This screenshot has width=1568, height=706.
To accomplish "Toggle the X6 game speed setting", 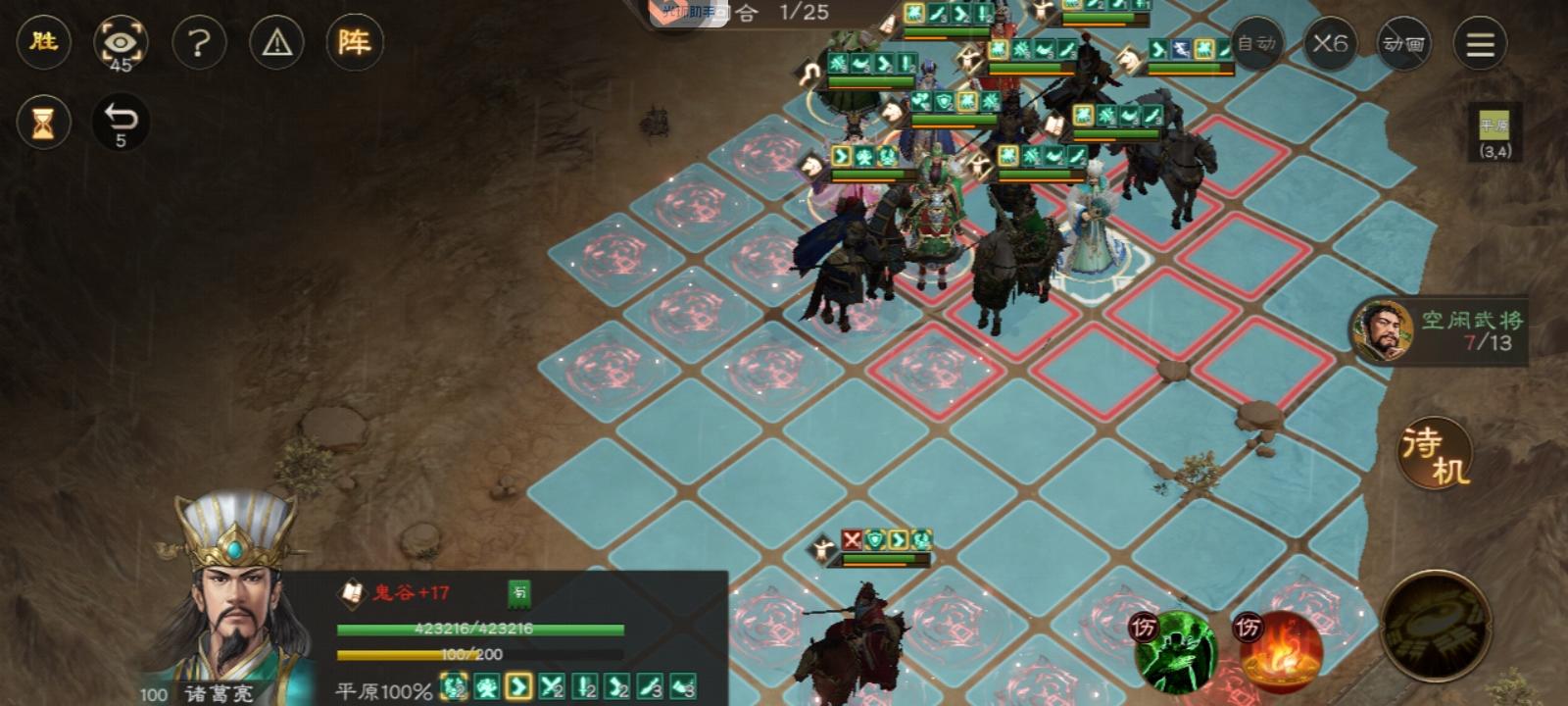I will (1333, 44).
